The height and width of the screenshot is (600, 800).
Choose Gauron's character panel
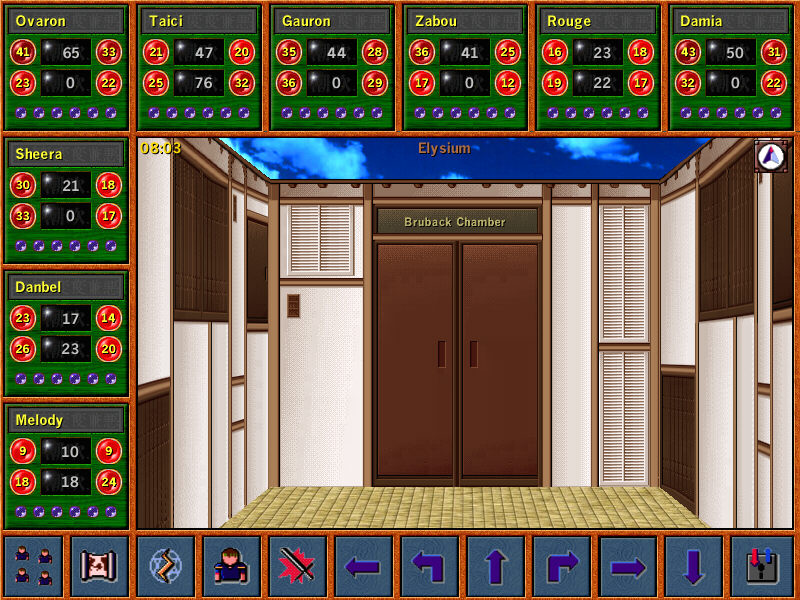[333, 67]
